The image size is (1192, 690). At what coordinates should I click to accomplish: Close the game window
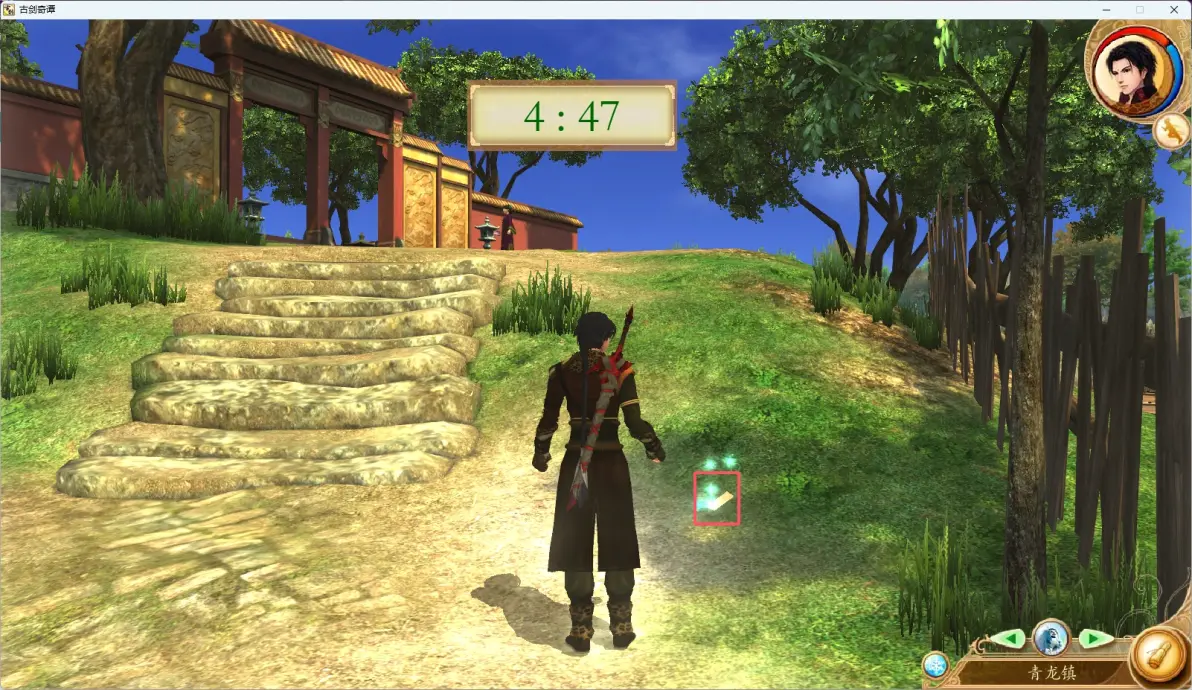[x=1172, y=9]
